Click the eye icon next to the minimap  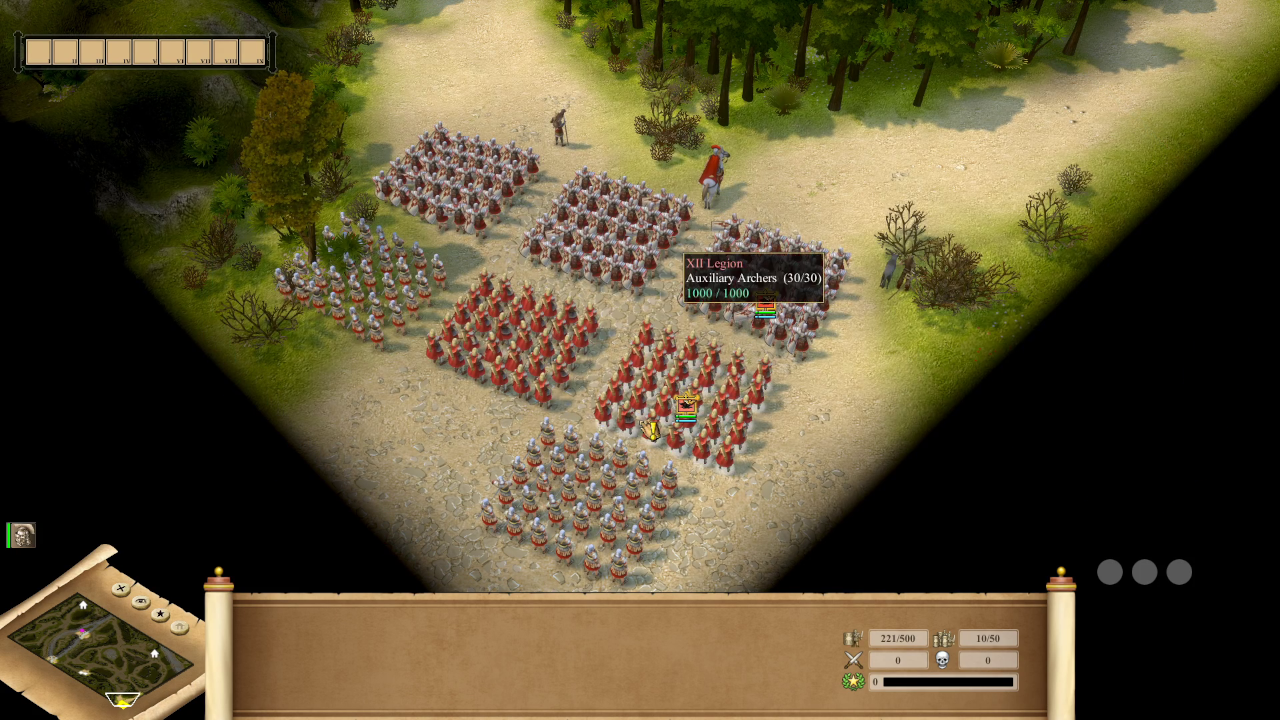(140, 601)
